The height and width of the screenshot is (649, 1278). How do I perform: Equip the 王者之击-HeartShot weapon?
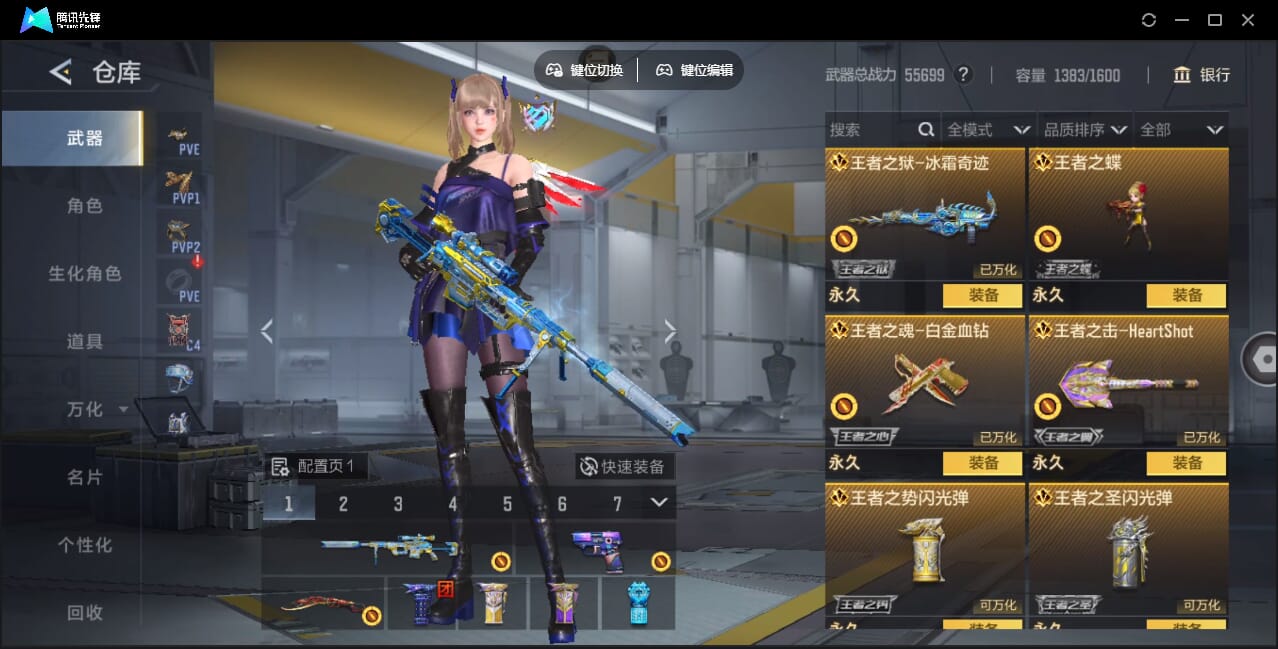click(x=1186, y=463)
